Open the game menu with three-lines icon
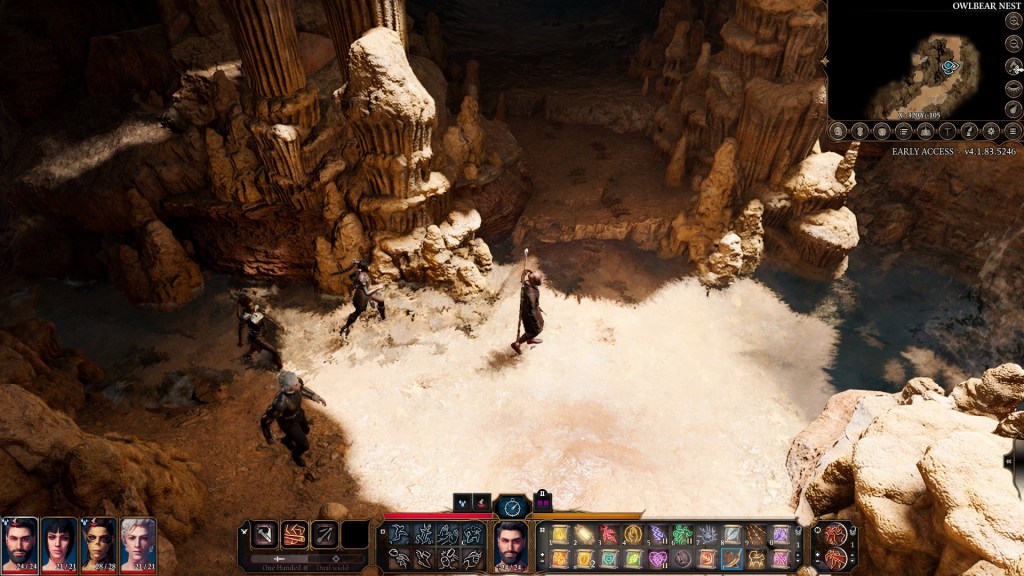 (1012, 131)
